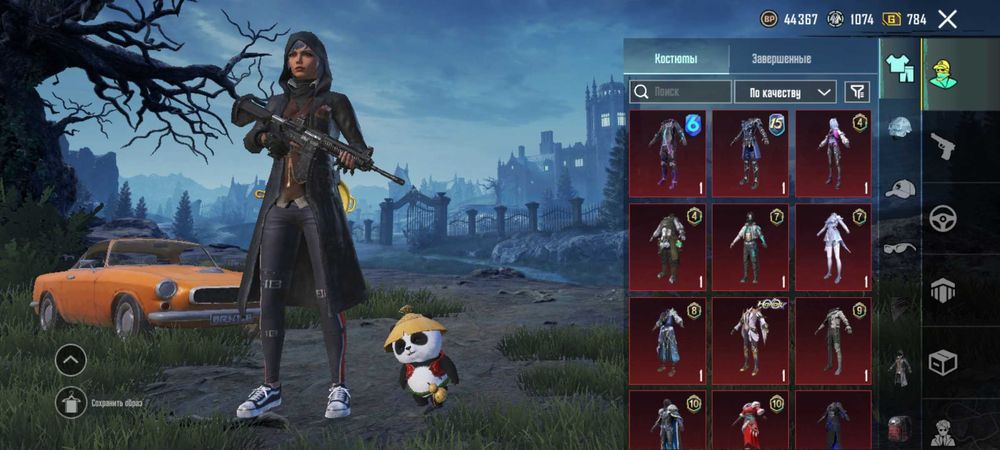The height and width of the screenshot is (450, 1000).
Task: Open the По качеству sorting dropdown
Action: click(x=785, y=92)
